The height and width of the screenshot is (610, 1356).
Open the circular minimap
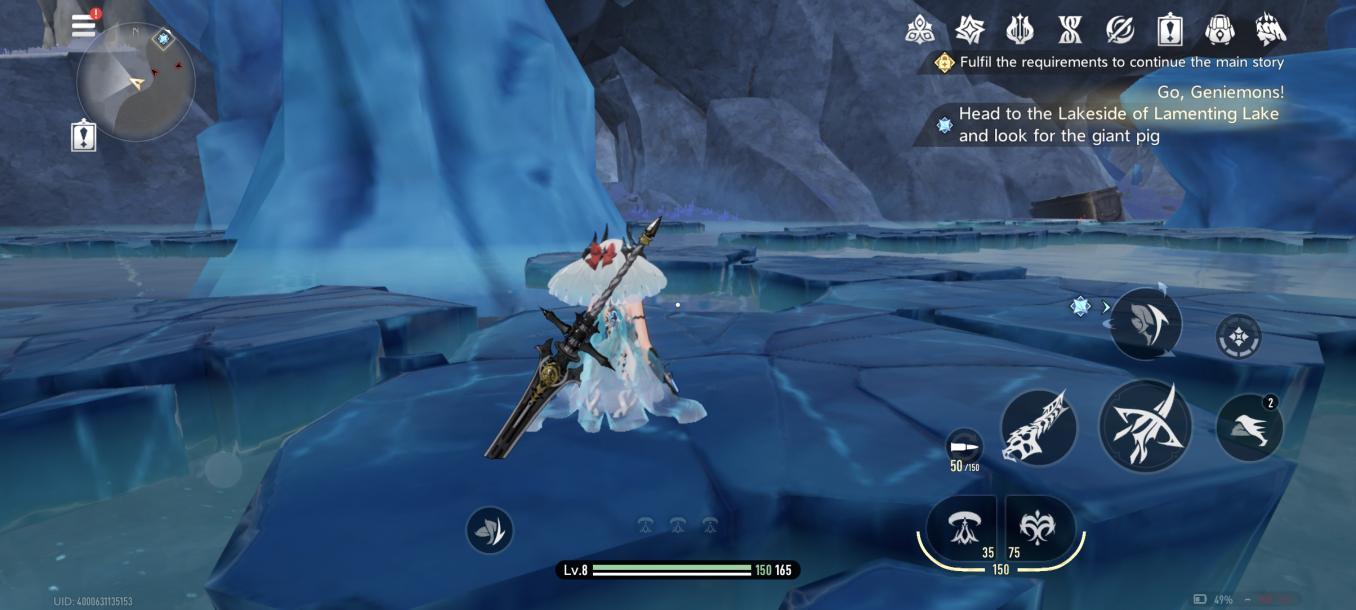coord(135,82)
